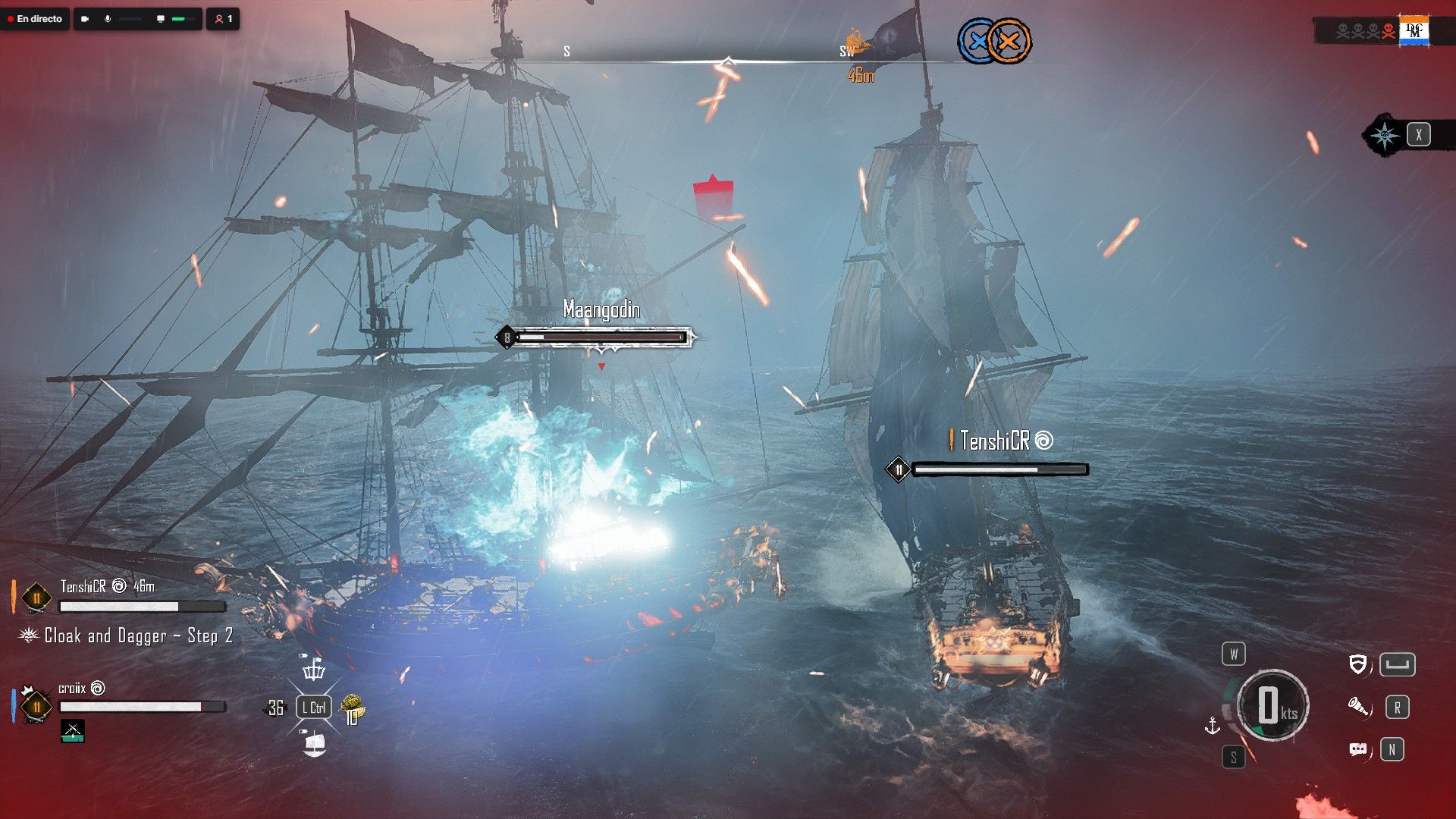Choose the sailing ship icon on the quick wheel

tap(314, 744)
